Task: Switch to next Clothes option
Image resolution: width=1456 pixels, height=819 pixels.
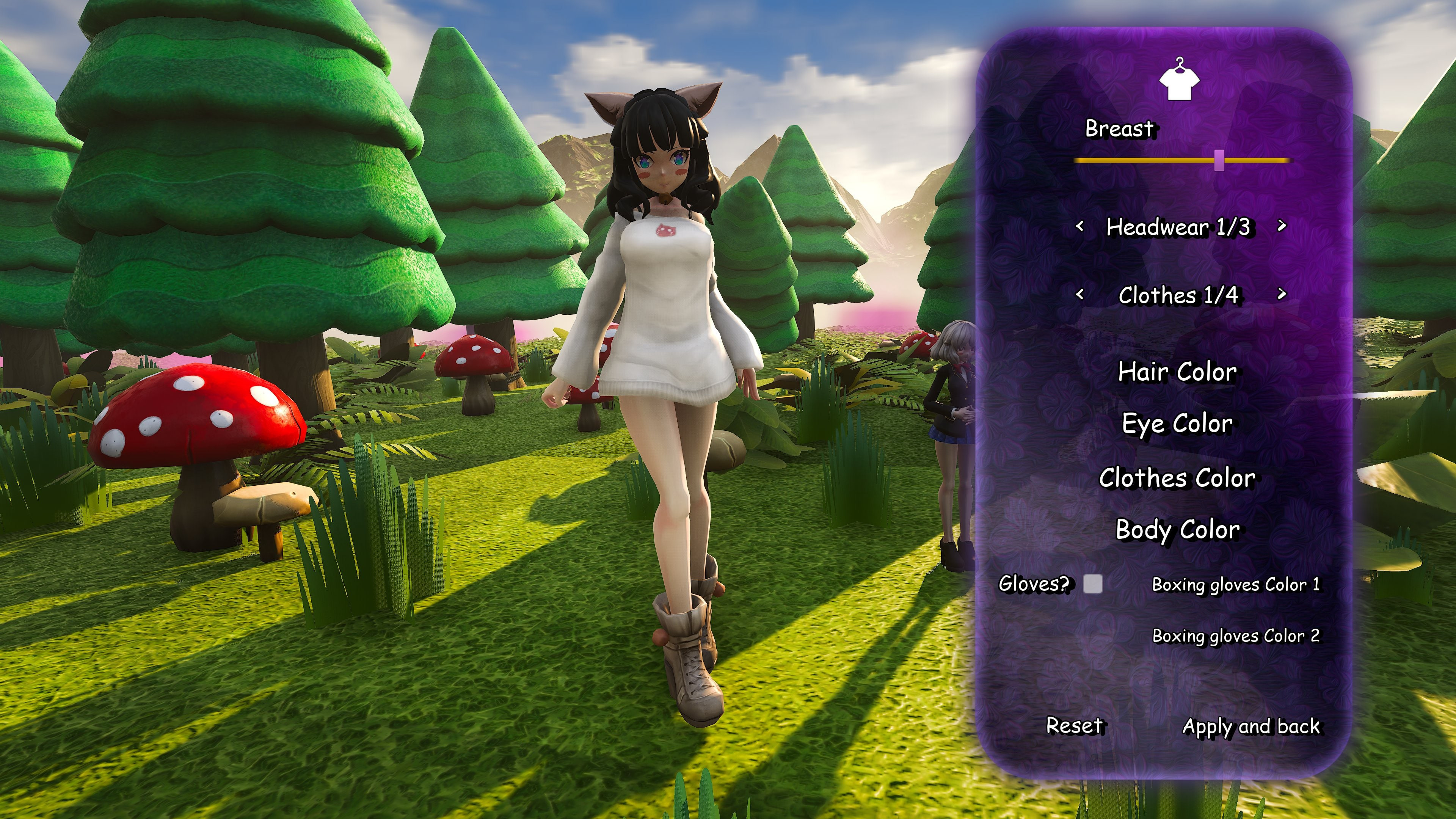Action: tap(1282, 294)
